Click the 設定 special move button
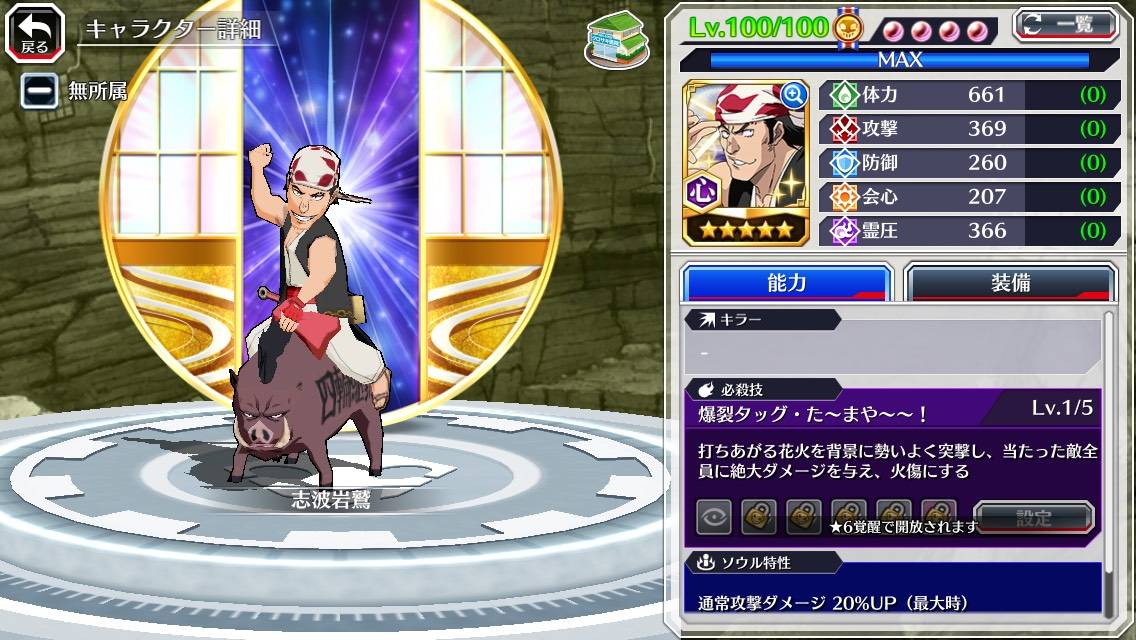 tap(1034, 517)
